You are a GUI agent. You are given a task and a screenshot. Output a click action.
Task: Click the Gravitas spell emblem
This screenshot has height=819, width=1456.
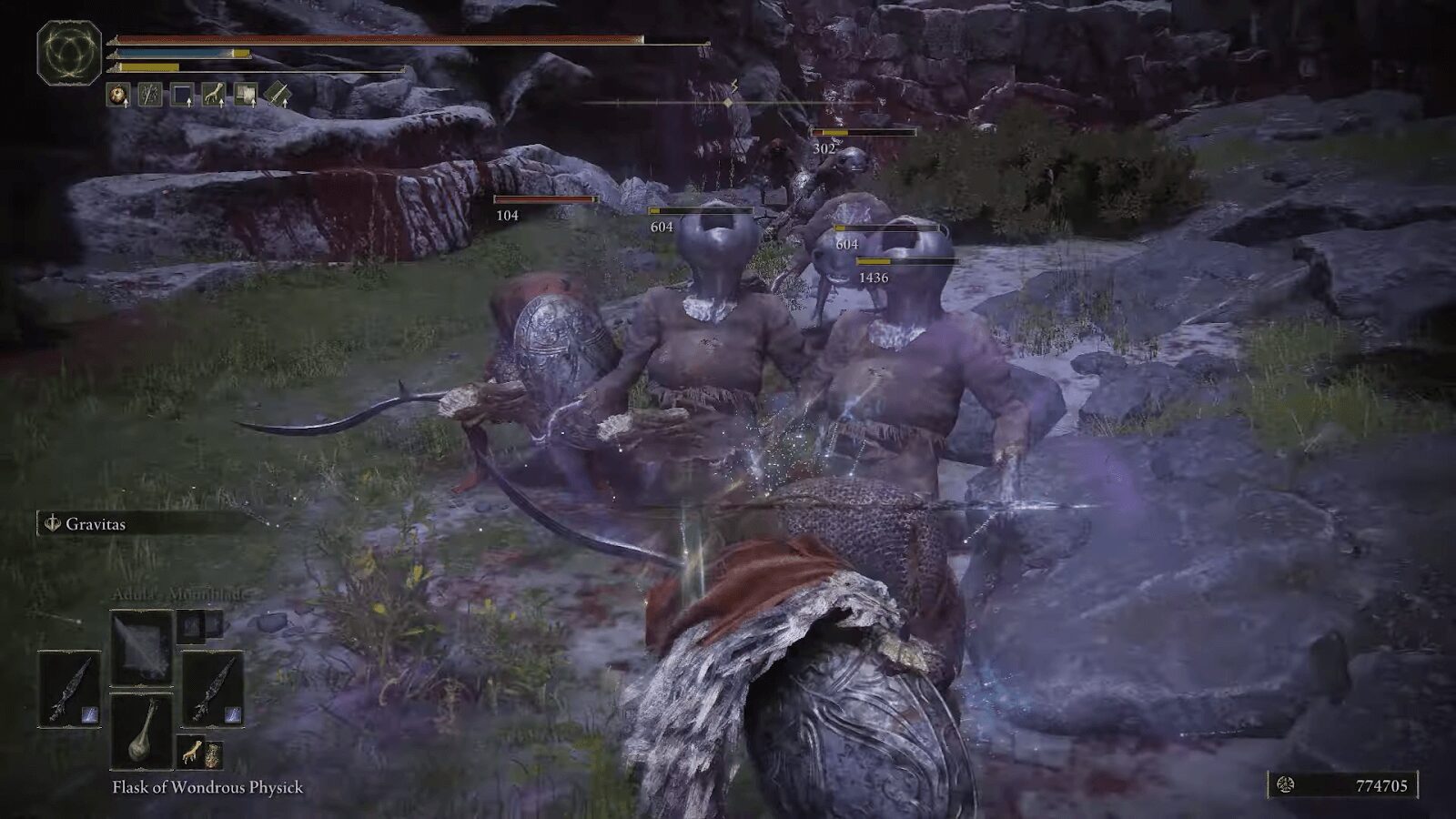(51, 523)
